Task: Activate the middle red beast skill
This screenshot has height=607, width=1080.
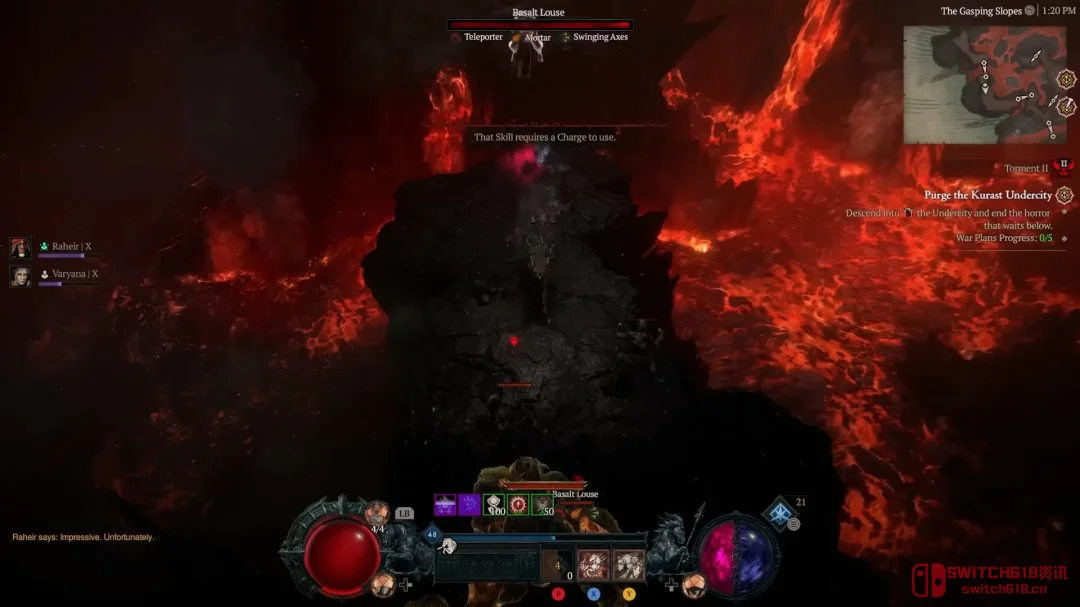Action: pyautogui.click(x=594, y=567)
